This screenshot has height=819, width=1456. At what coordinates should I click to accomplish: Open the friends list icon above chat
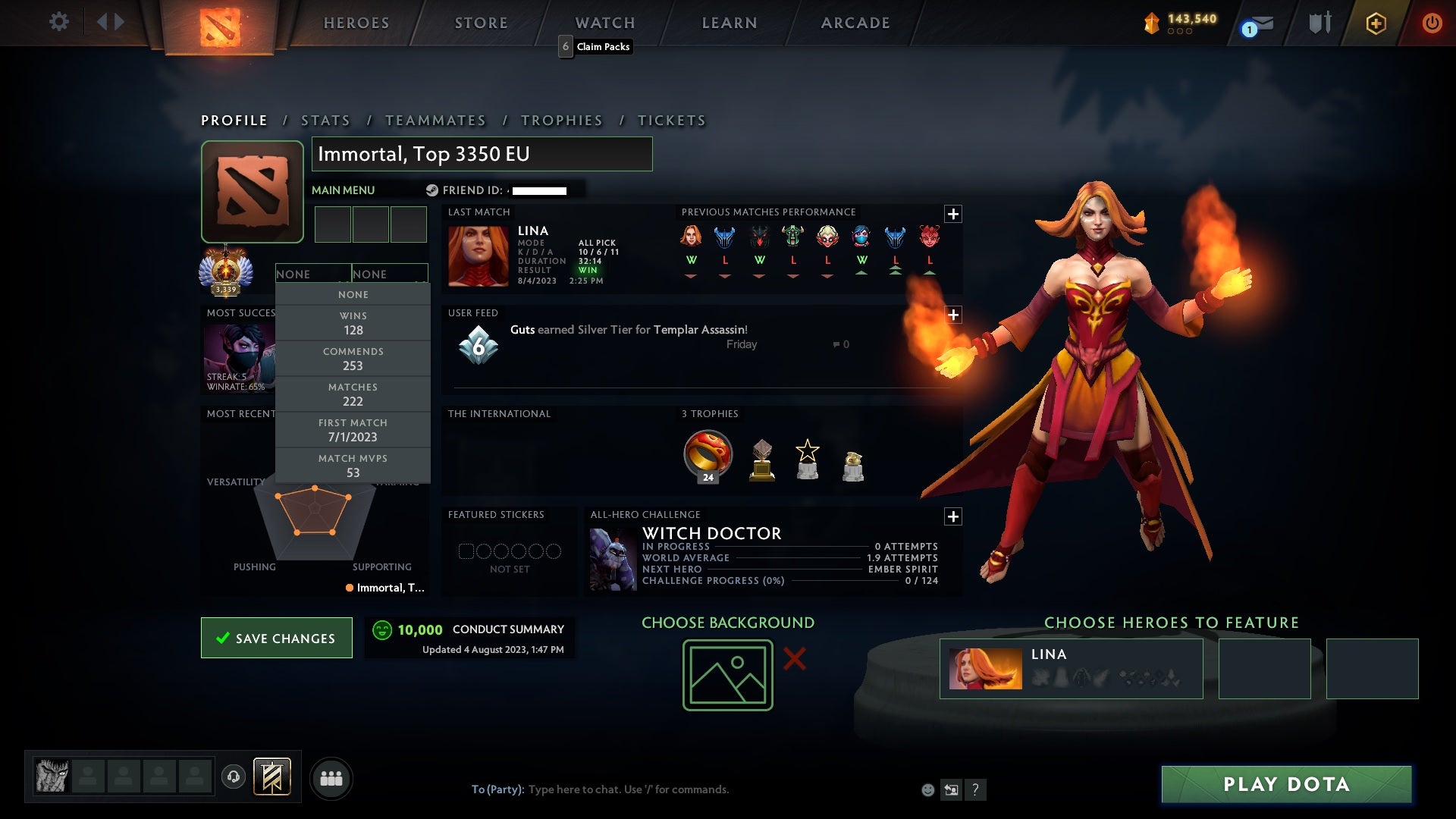tap(331, 777)
